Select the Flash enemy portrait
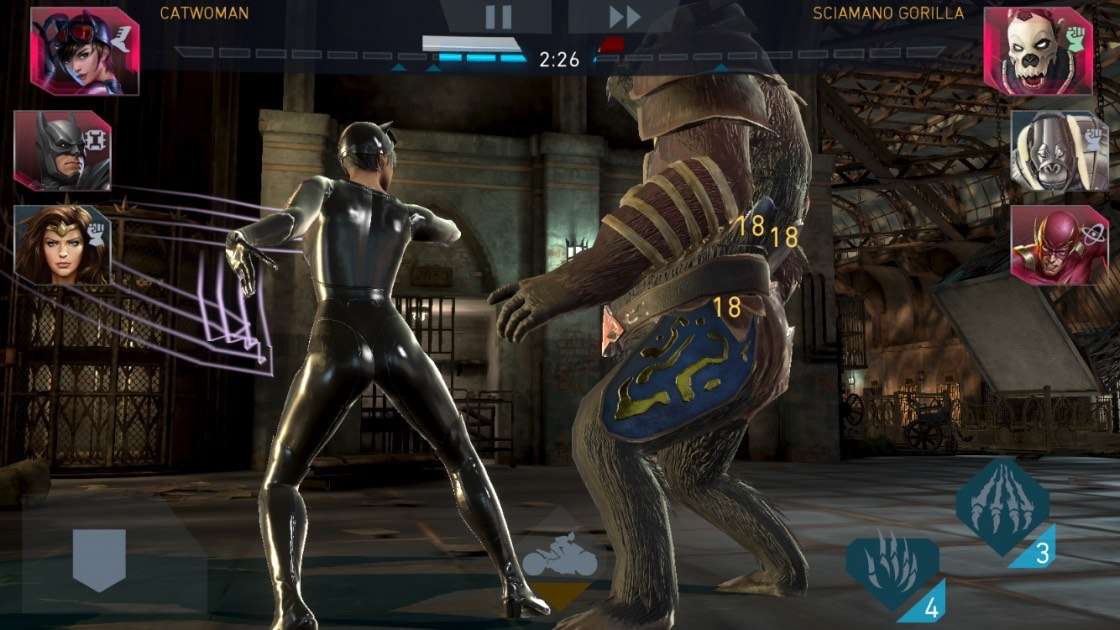Image resolution: width=1120 pixels, height=630 pixels. pyautogui.click(x=1059, y=246)
